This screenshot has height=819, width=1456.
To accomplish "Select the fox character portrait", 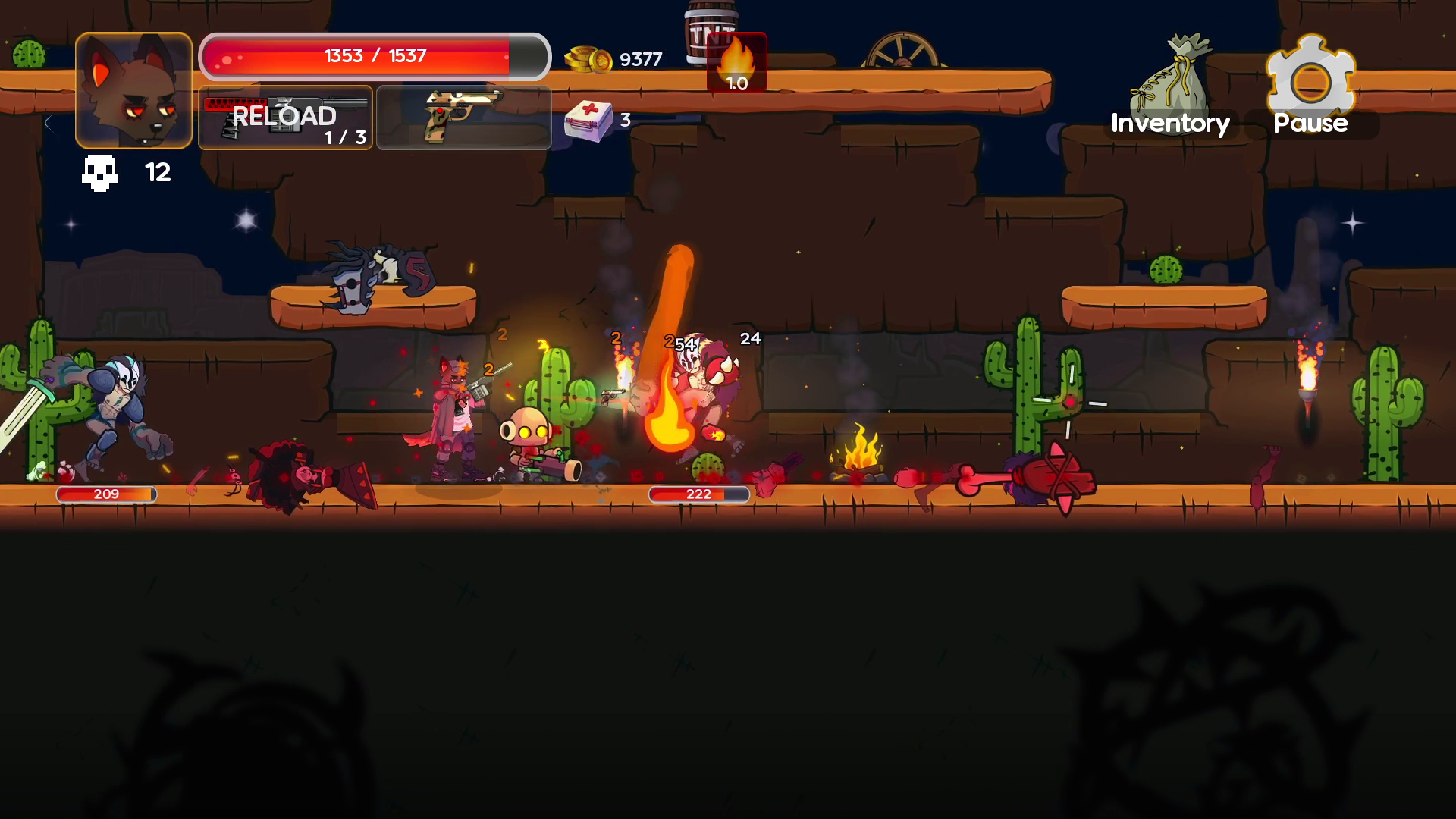I will tap(133, 91).
